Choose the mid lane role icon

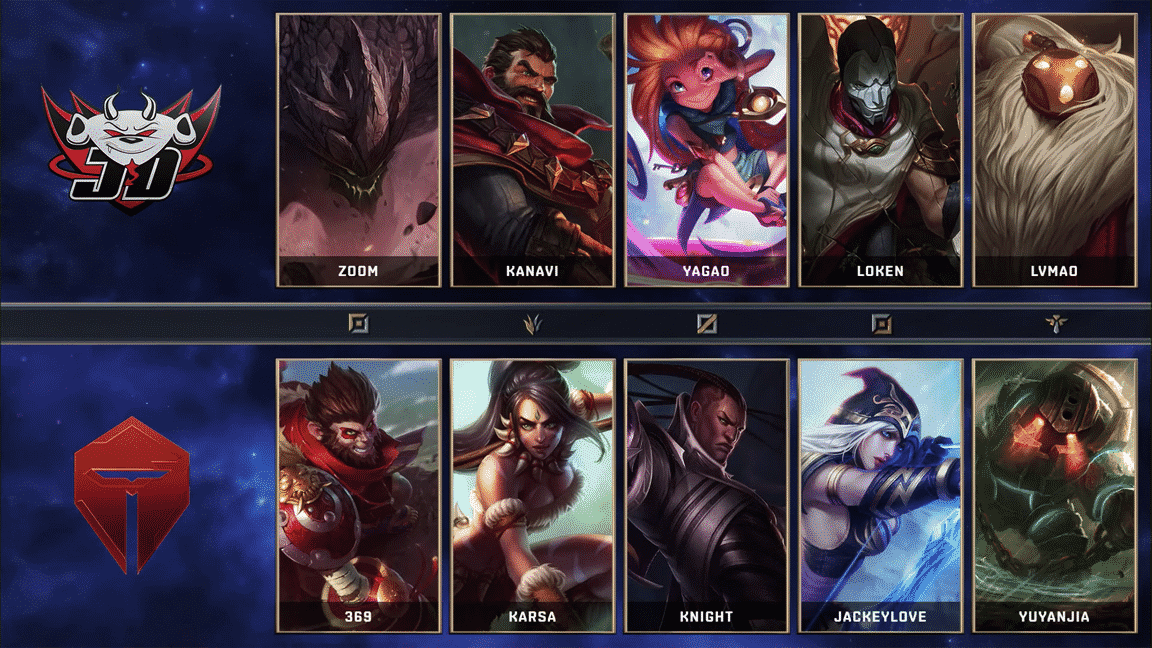tap(706, 323)
